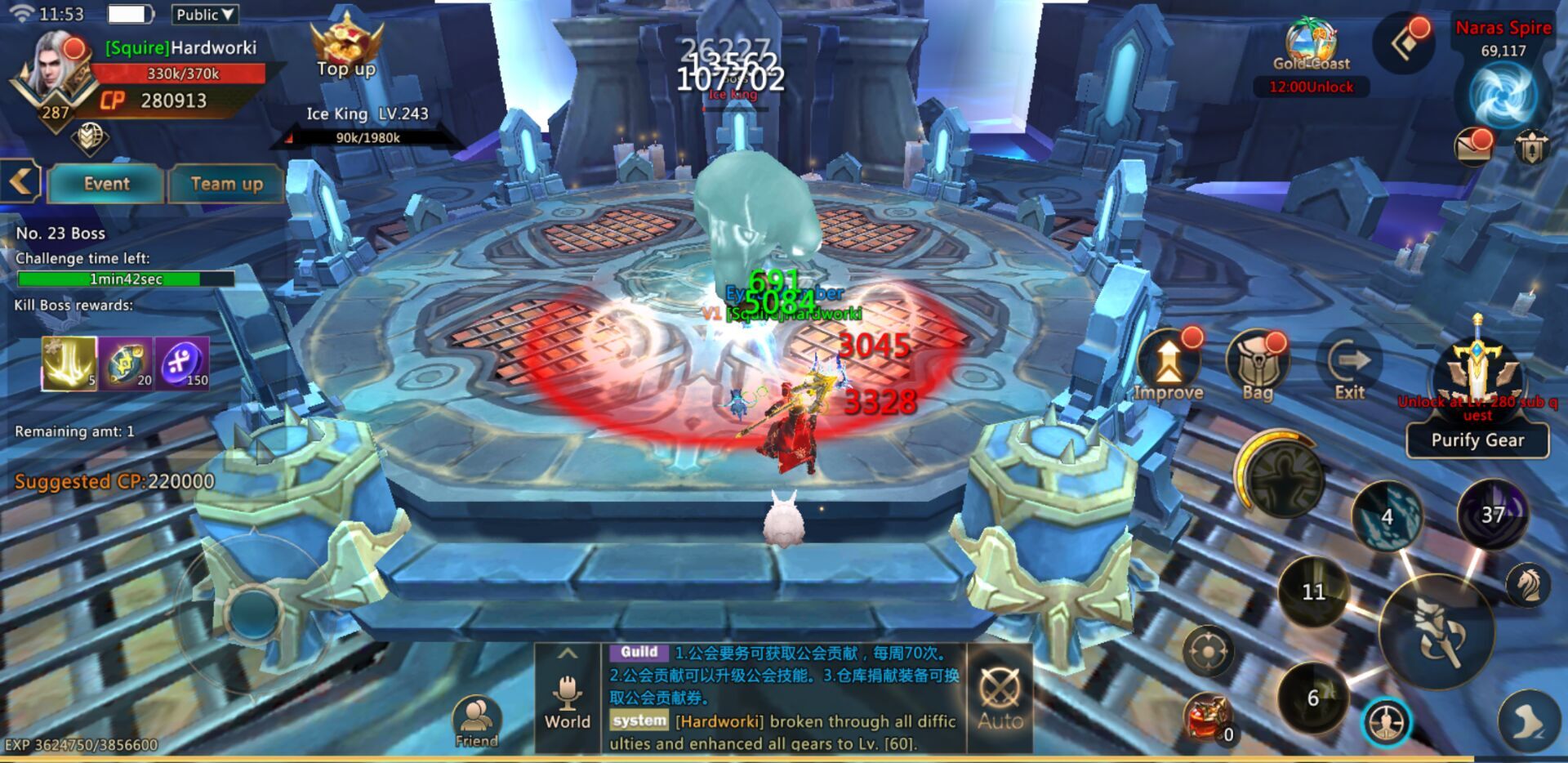Collapse the side panel with the back arrow
Screen dimensions: 1568x763
tap(20, 181)
